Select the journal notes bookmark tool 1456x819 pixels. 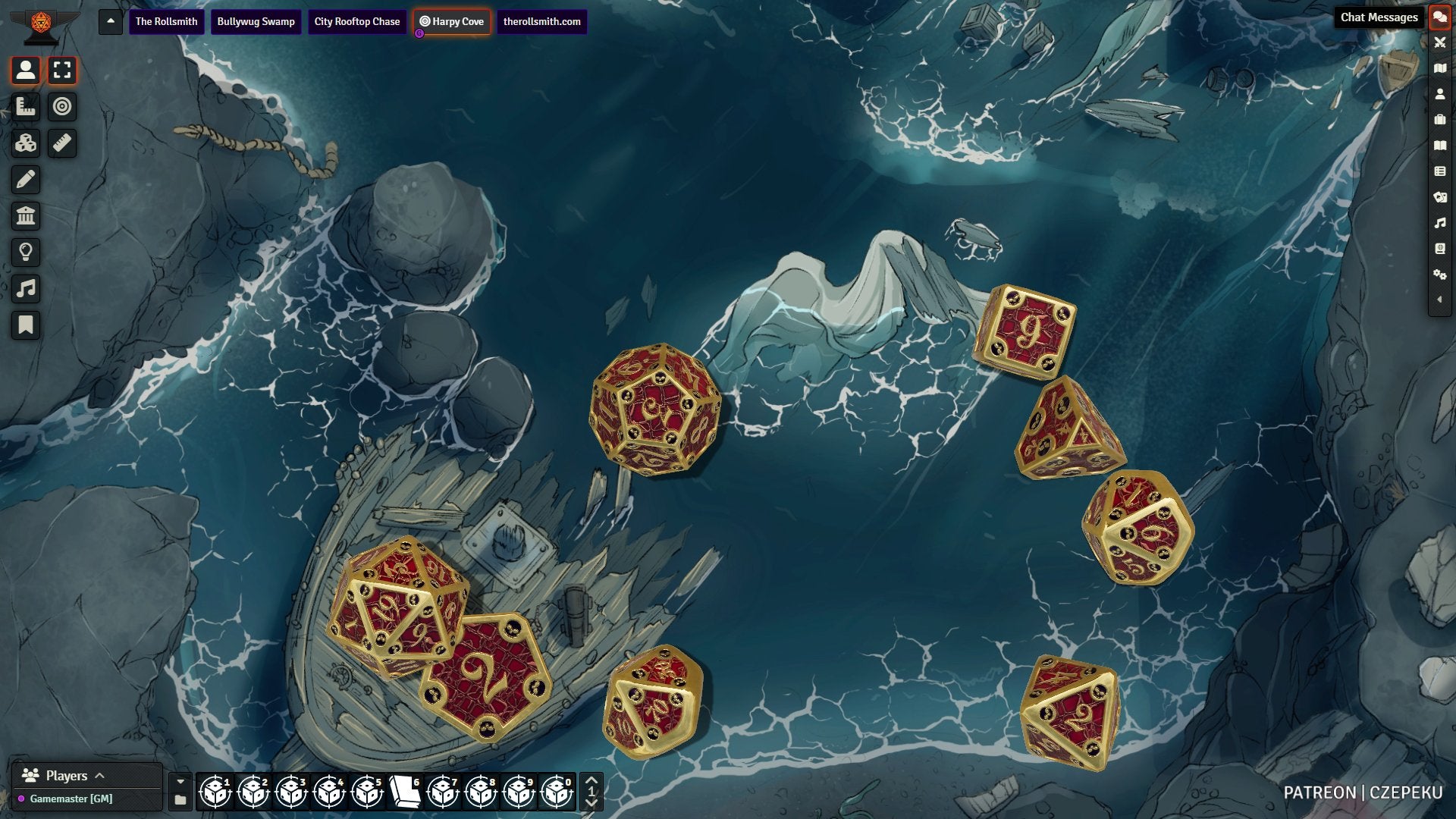click(x=26, y=325)
